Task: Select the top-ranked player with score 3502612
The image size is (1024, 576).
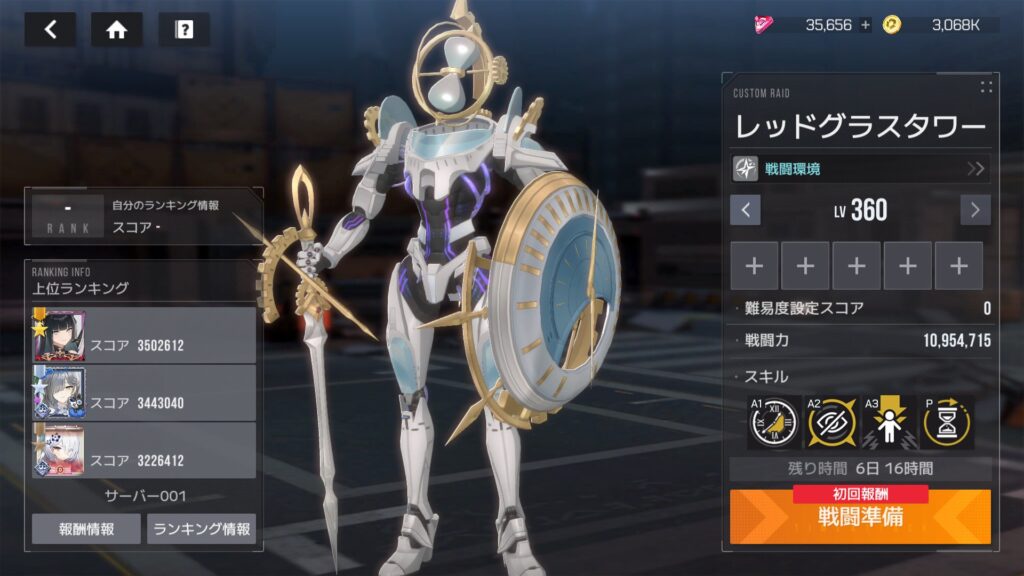Action: 144,335
